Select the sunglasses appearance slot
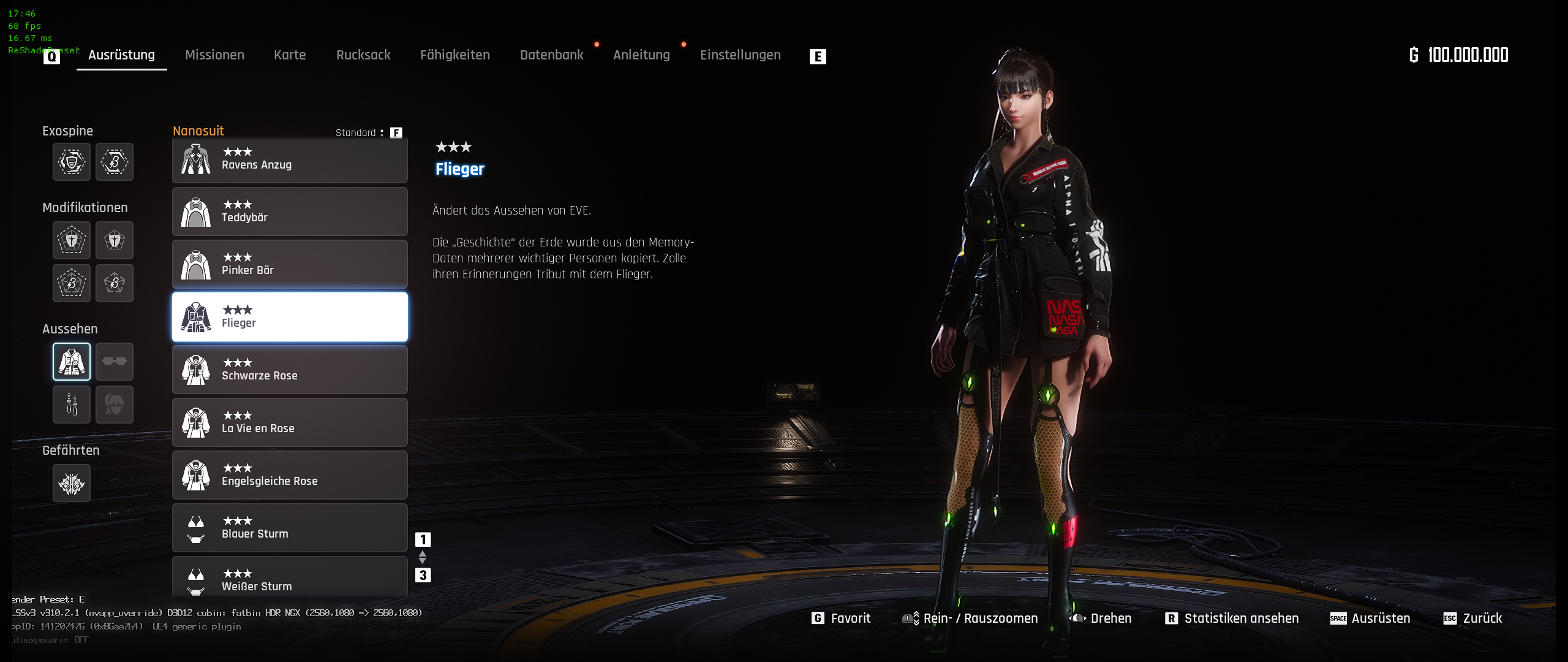Image resolution: width=1568 pixels, height=662 pixels. (115, 362)
